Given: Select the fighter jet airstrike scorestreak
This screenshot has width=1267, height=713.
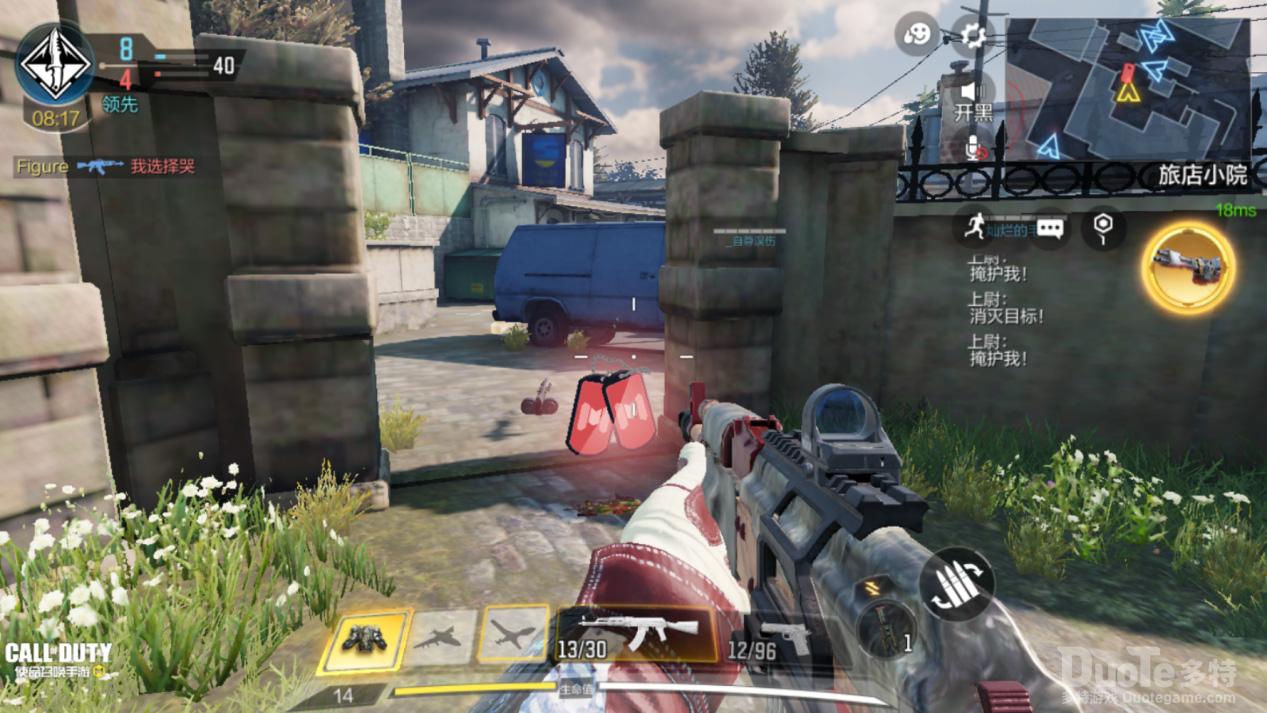Looking at the screenshot, I should pyautogui.click(x=443, y=637).
